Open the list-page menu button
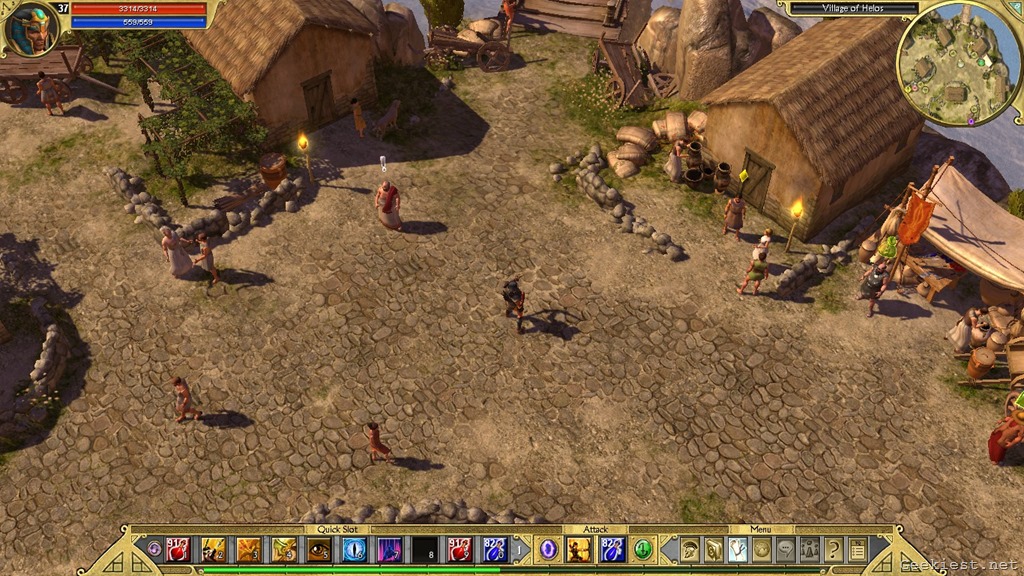The height and width of the screenshot is (576, 1024). [857, 549]
